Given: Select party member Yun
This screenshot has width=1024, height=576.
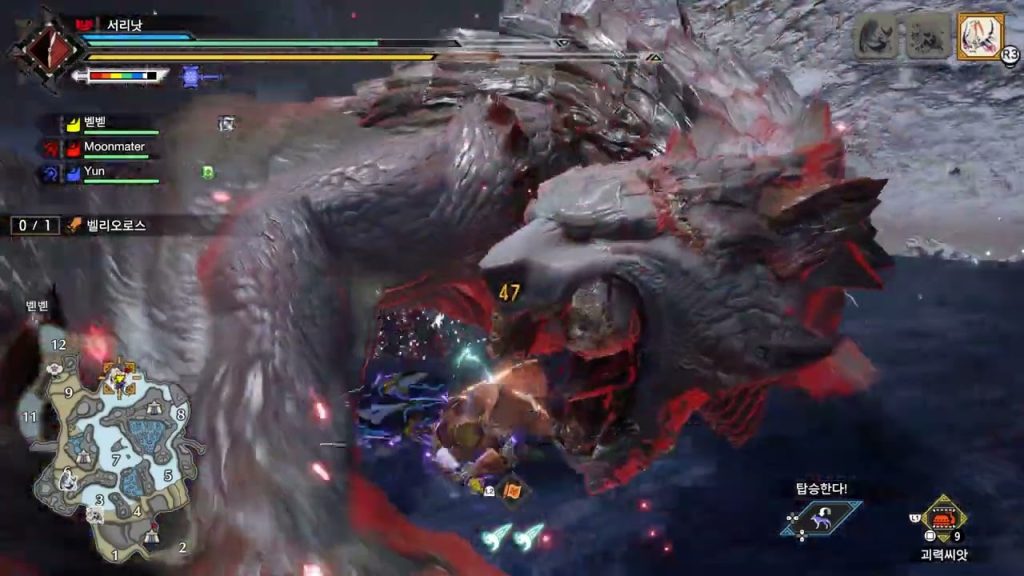Looking at the screenshot, I should pyautogui.click(x=95, y=171).
